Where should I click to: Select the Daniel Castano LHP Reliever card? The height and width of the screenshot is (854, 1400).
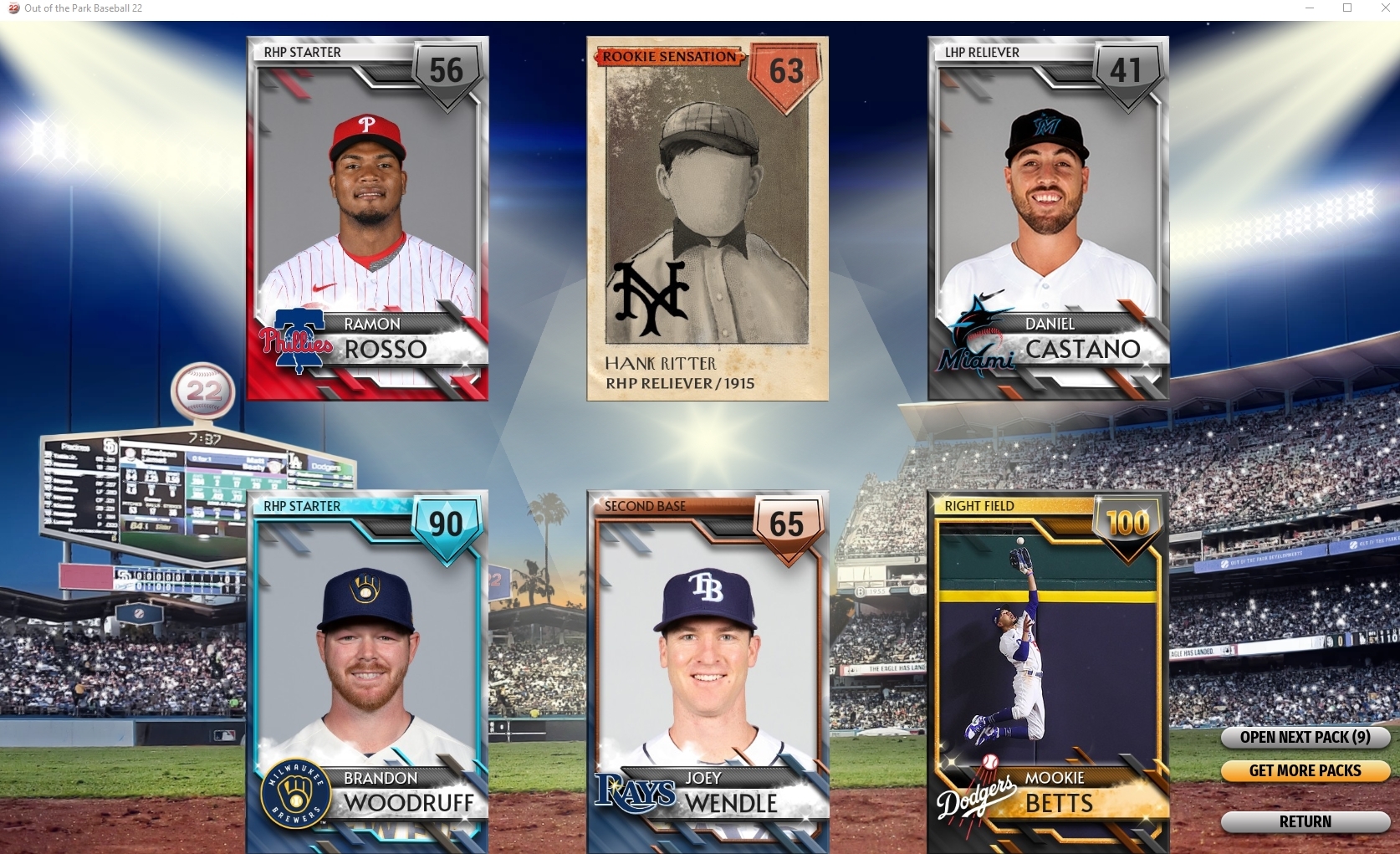click(1048, 217)
